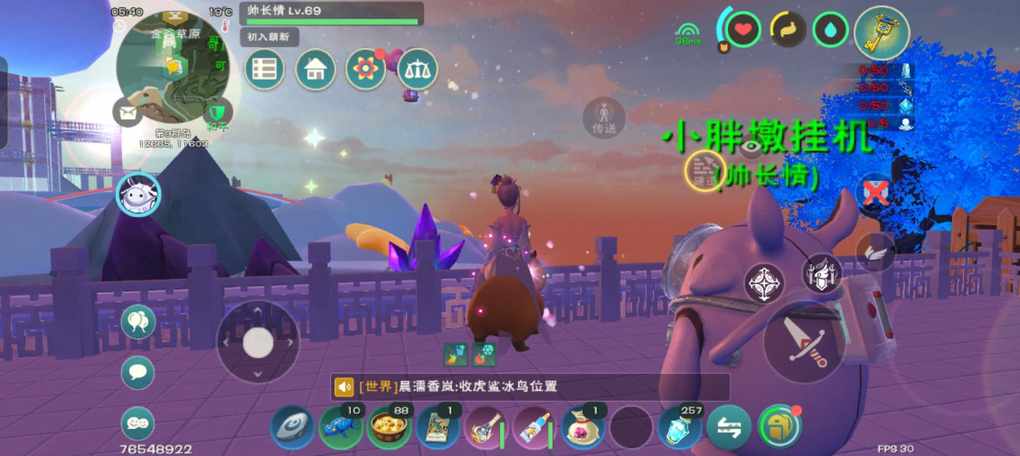Image resolution: width=1020 pixels, height=456 pixels.
Task: Open the balloons button
Action: (x=137, y=321)
